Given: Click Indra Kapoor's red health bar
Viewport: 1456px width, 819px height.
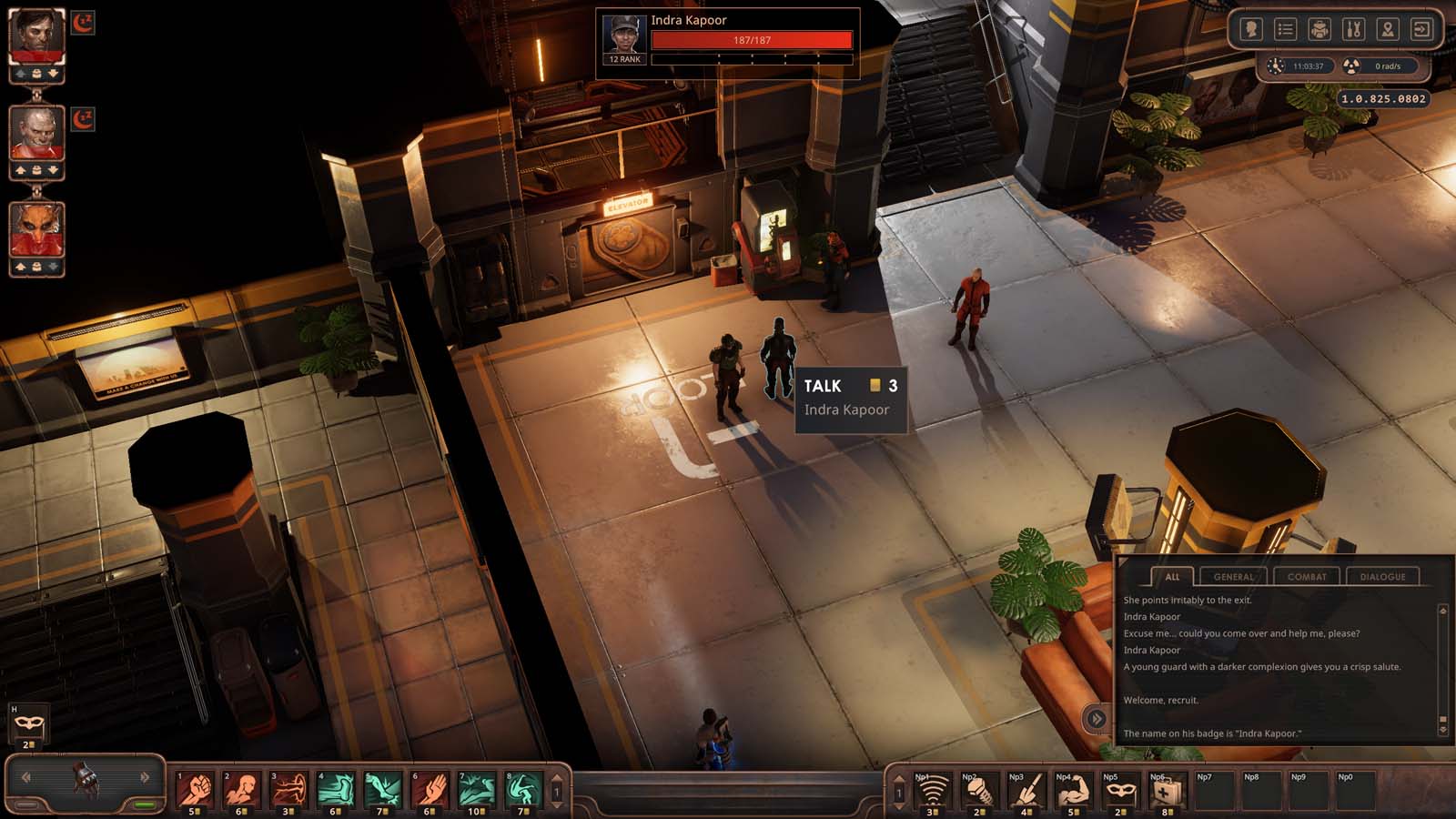Looking at the screenshot, I should click(x=753, y=38).
